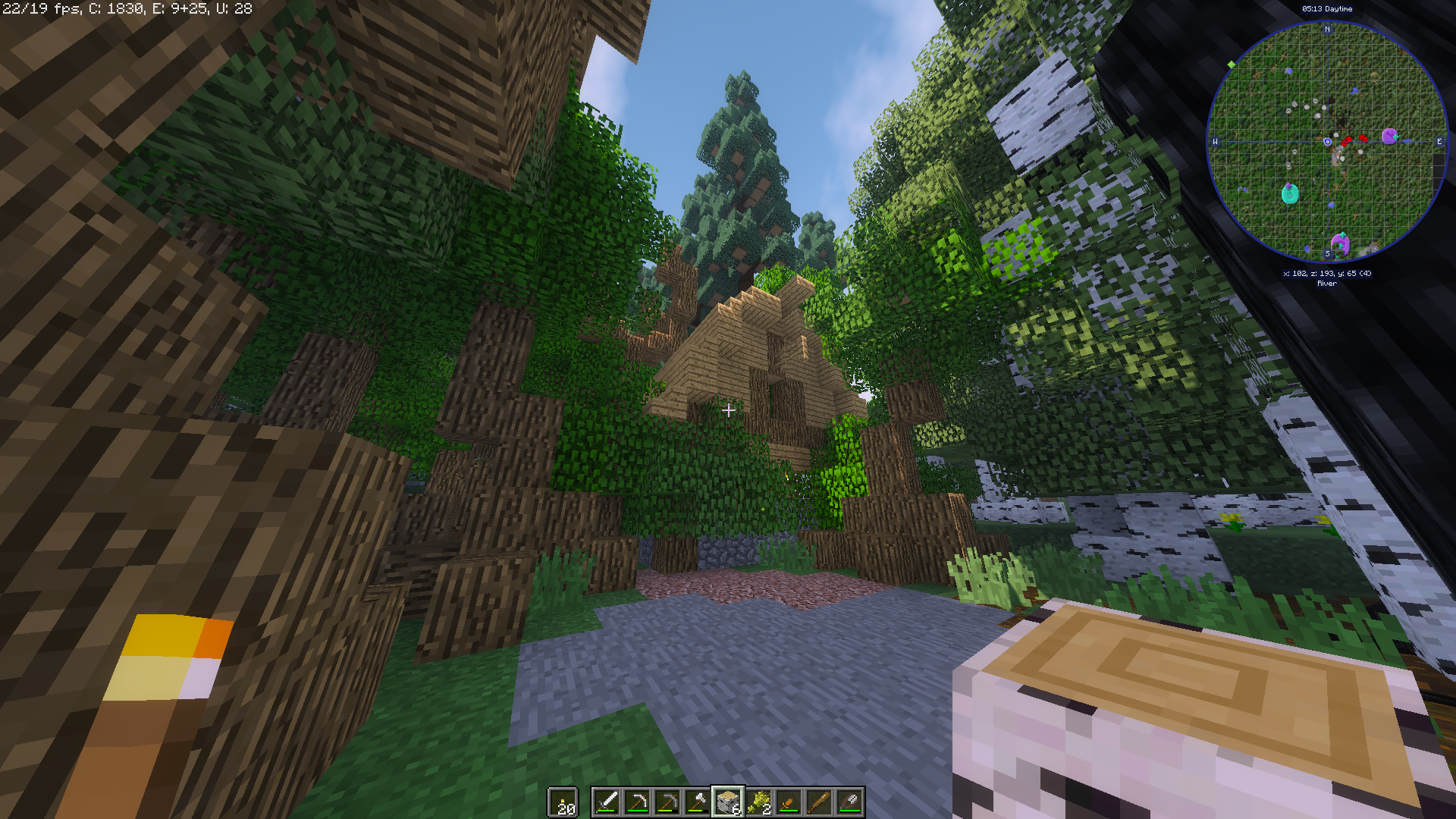Click the River biome label below the minimap
Viewport: 1456px width, 819px height.
click(1327, 284)
